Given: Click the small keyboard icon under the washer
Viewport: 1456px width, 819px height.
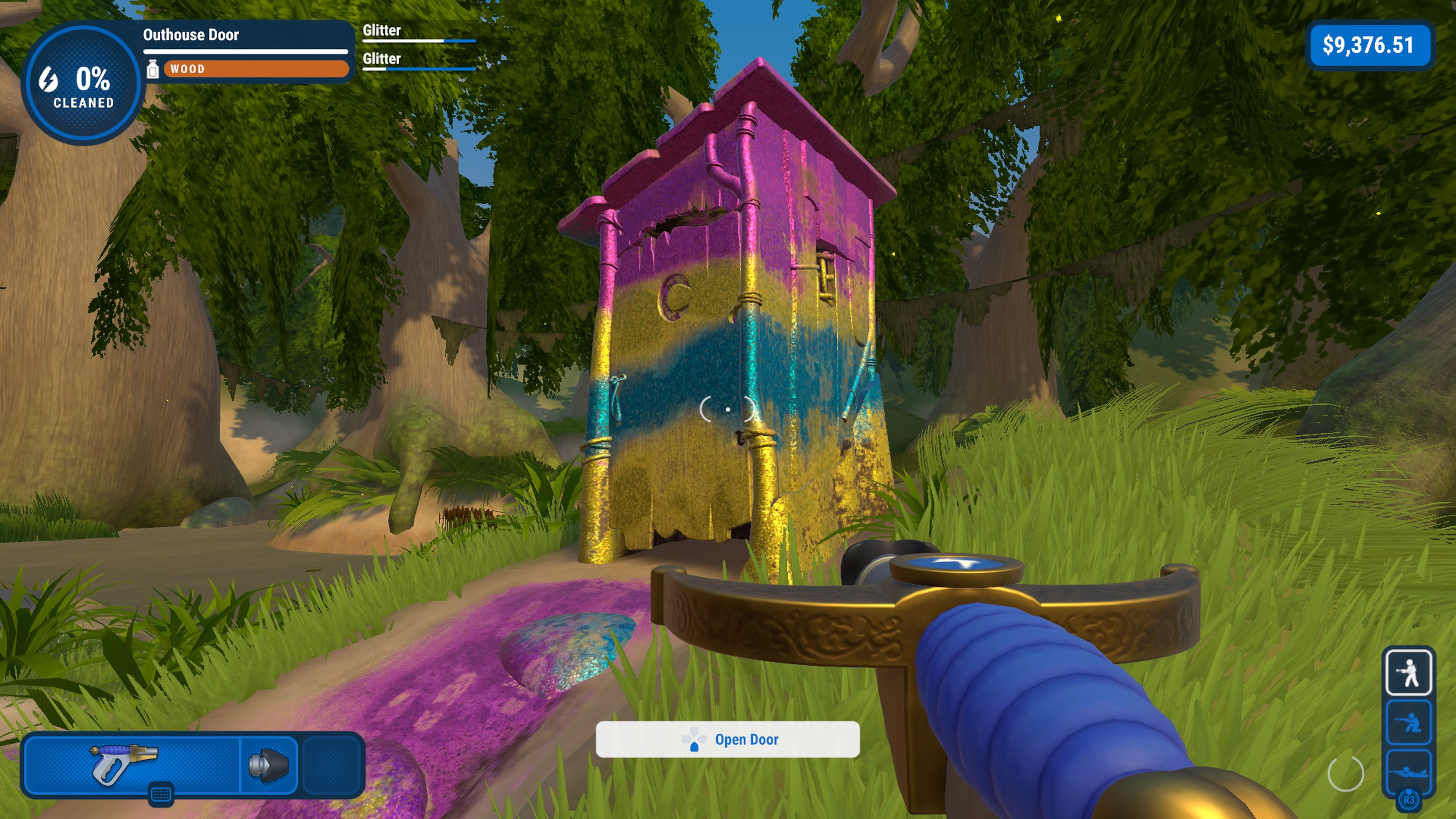Looking at the screenshot, I should coord(160,795).
